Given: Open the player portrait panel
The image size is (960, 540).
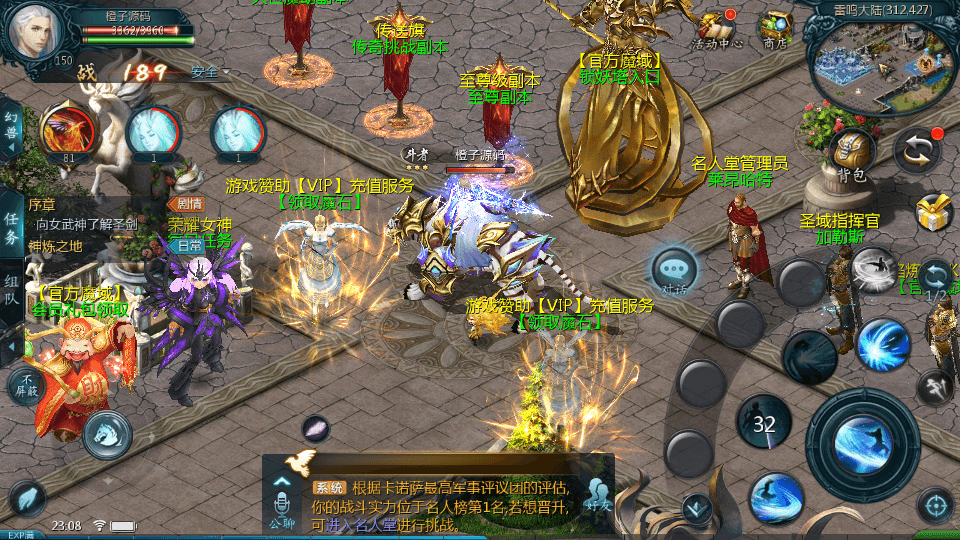Looking at the screenshot, I should [37, 32].
